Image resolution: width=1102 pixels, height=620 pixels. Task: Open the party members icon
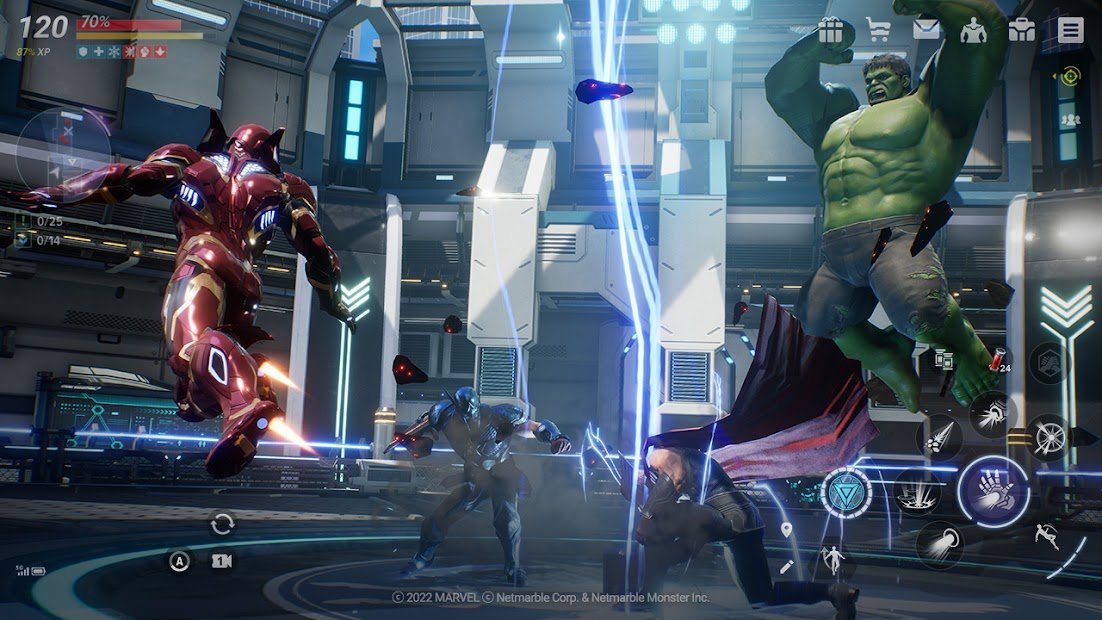[1070, 120]
